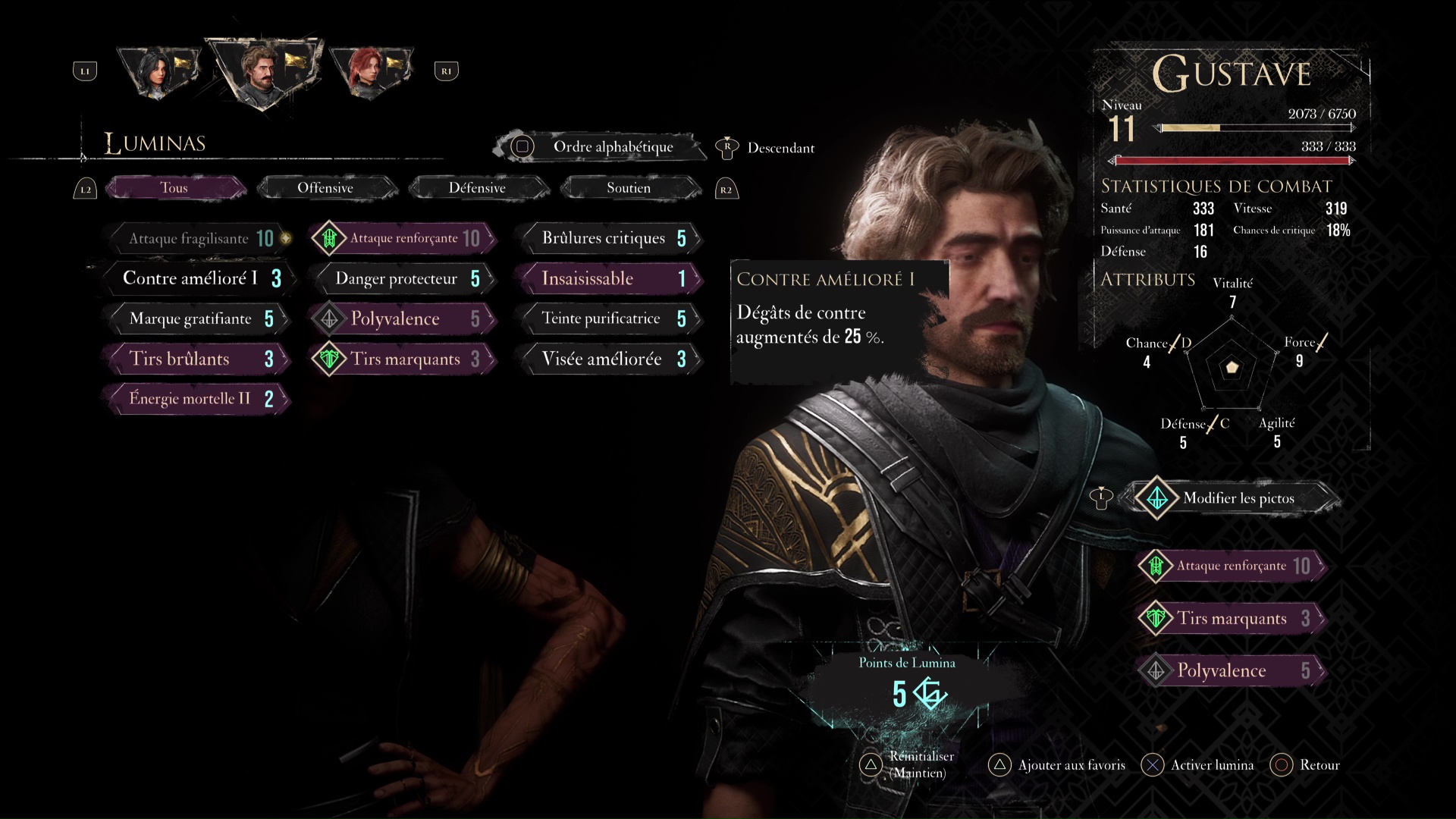
Task: Switch to the dark-haired woman's portrait
Action: (x=159, y=71)
